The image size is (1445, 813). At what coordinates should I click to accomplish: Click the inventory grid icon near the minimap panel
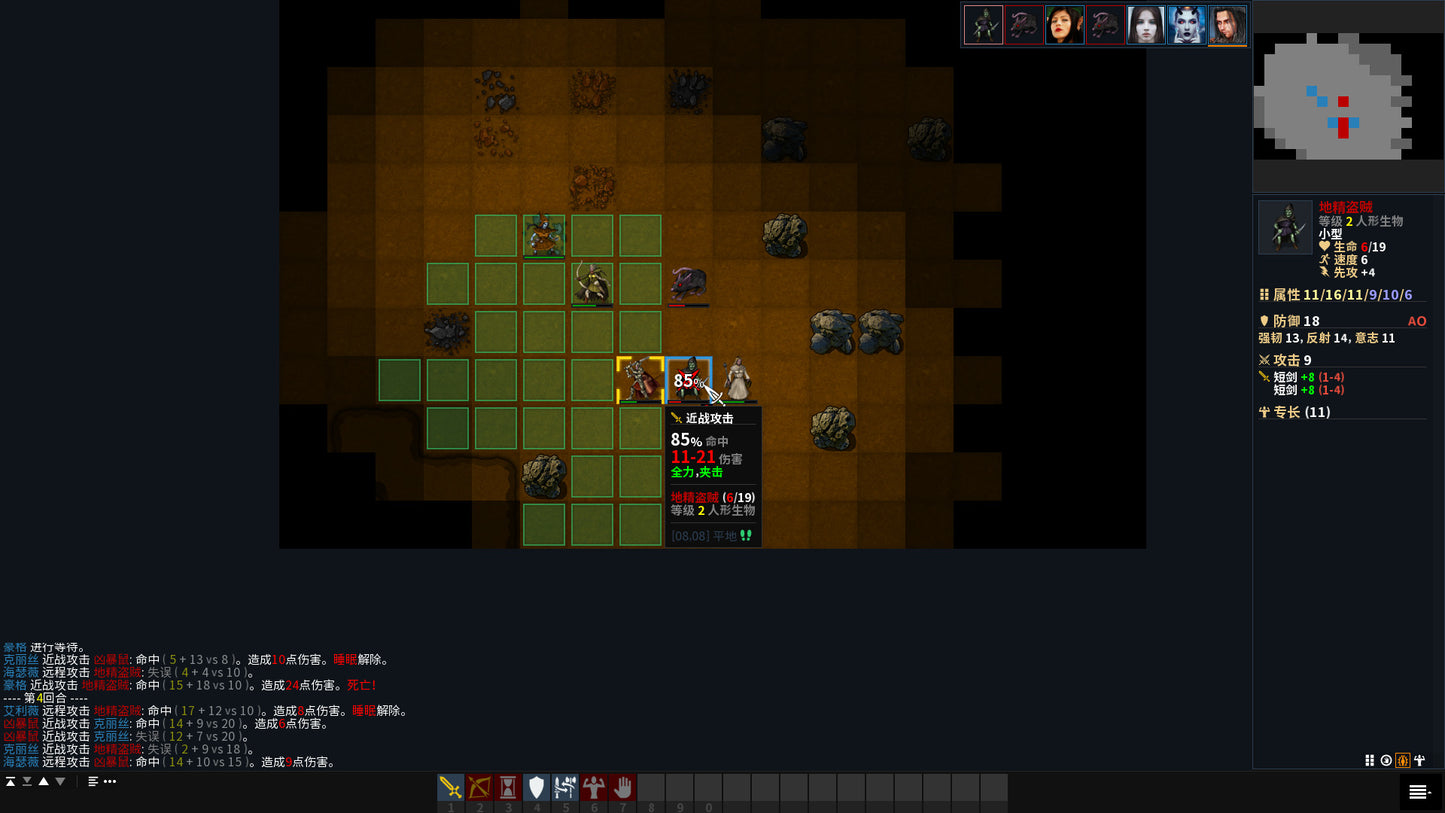click(1370, 761)
